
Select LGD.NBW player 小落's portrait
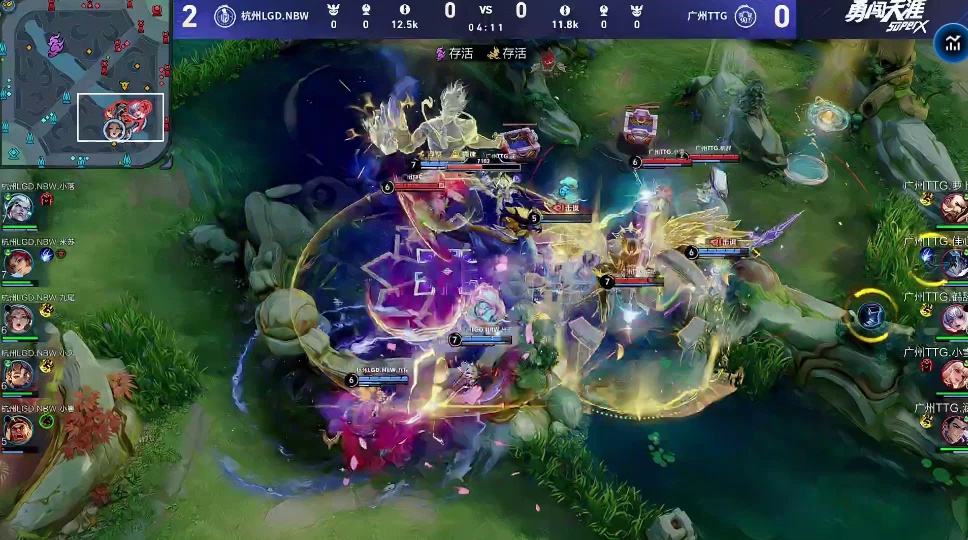pyautogui.click(x=17, y=207)
